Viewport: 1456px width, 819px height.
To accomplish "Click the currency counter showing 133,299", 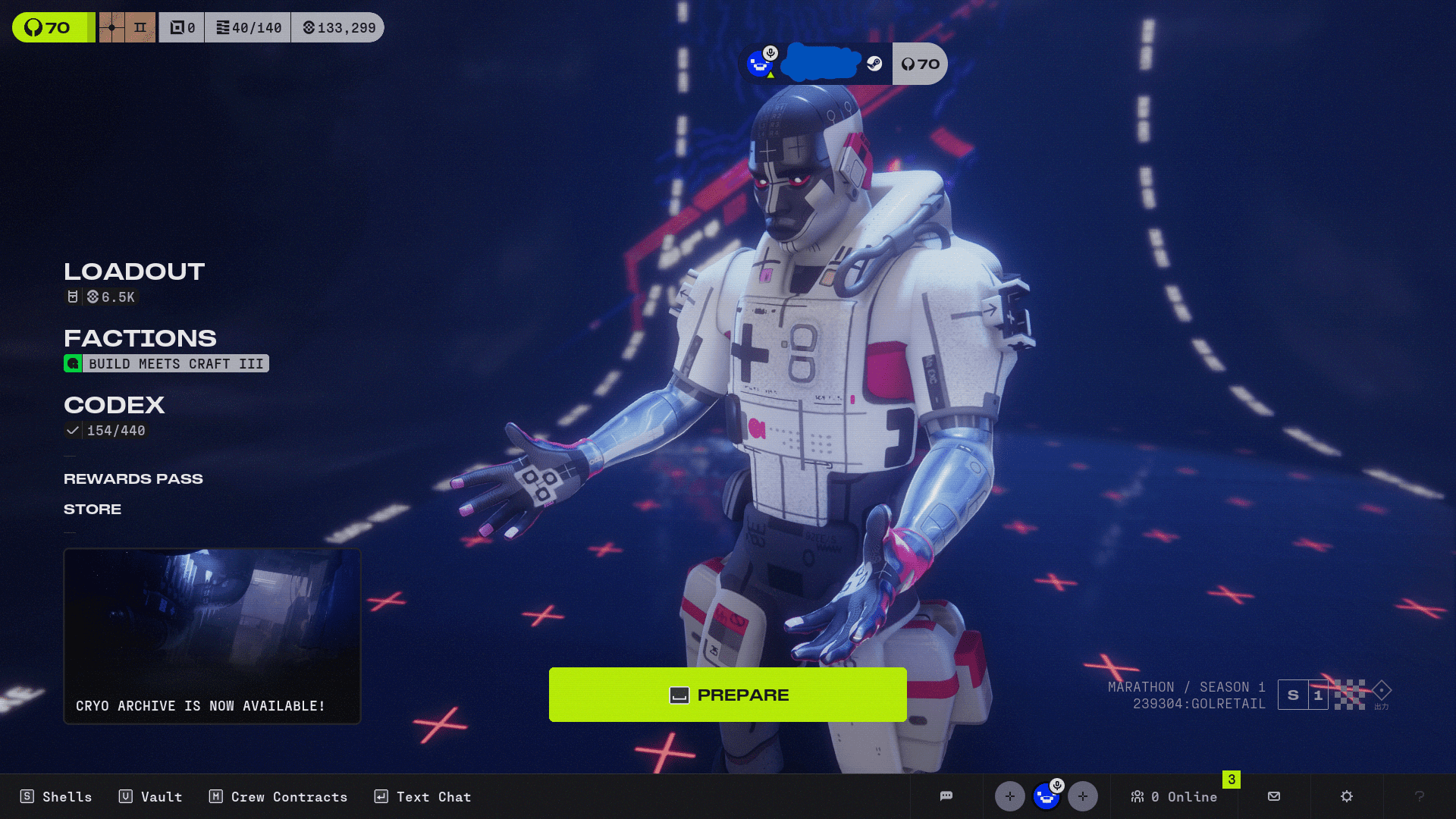I will tap(337, 27).
